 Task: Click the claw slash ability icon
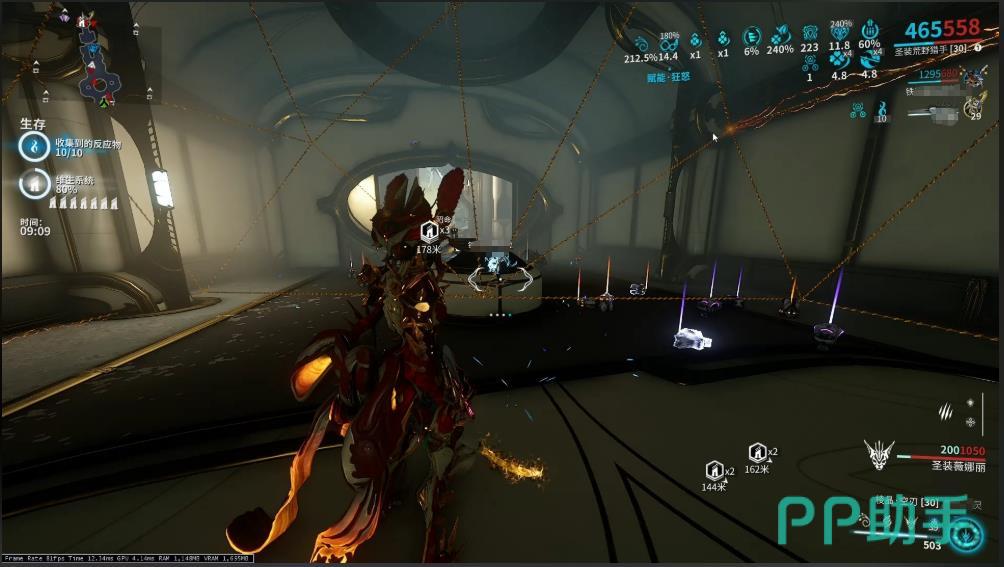click(946, 410)
